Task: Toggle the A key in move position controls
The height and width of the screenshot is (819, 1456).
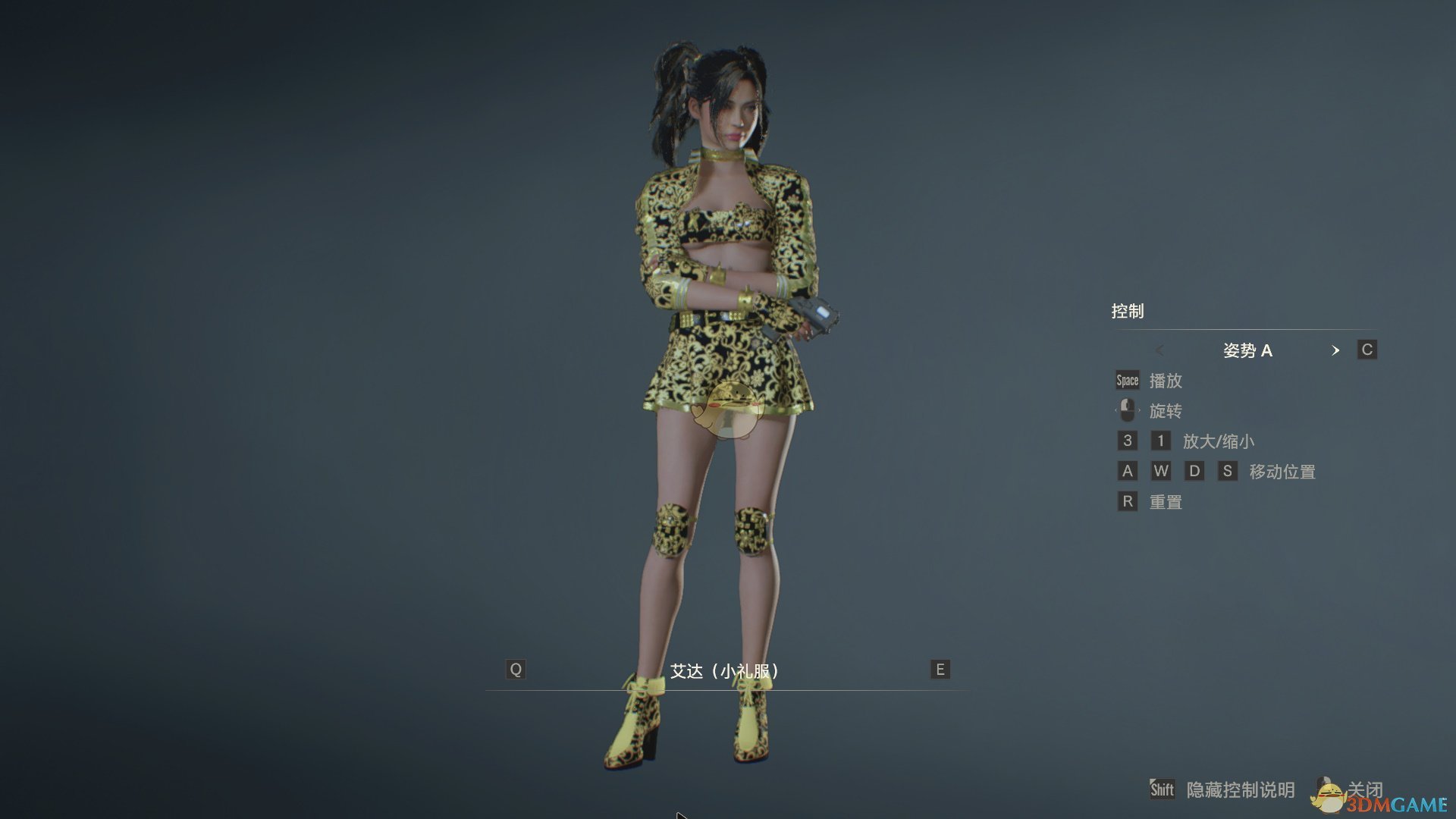Action: click(1128, 471)
